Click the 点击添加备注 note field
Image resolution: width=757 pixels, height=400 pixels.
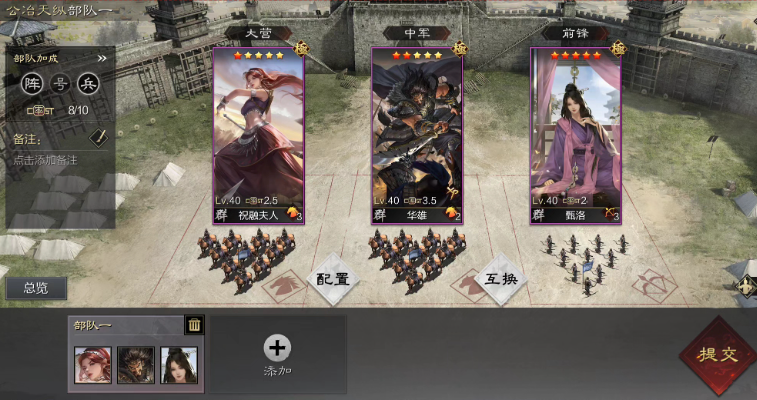46,160
